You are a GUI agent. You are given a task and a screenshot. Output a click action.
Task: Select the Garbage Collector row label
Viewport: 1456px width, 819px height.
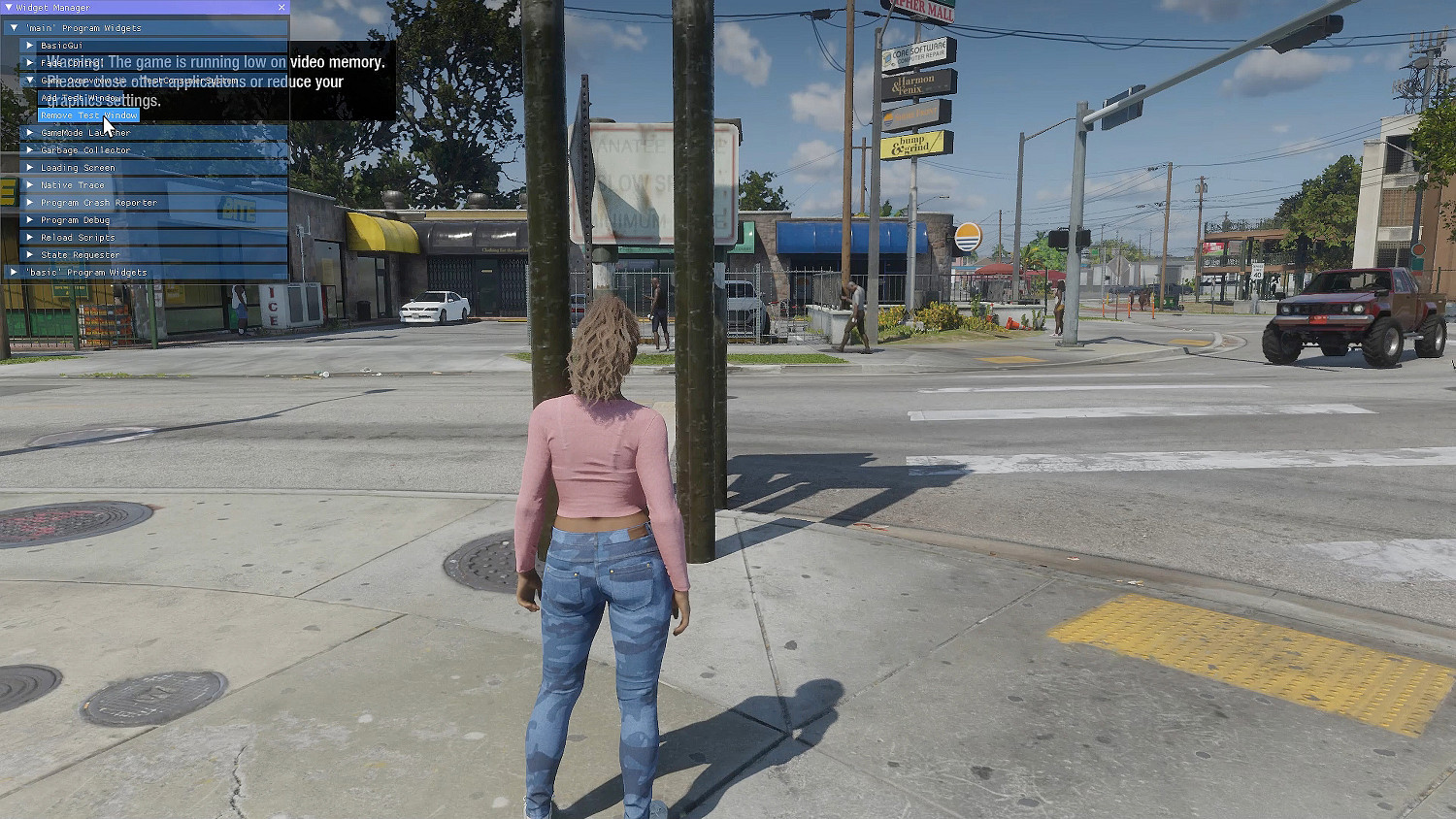85,149
